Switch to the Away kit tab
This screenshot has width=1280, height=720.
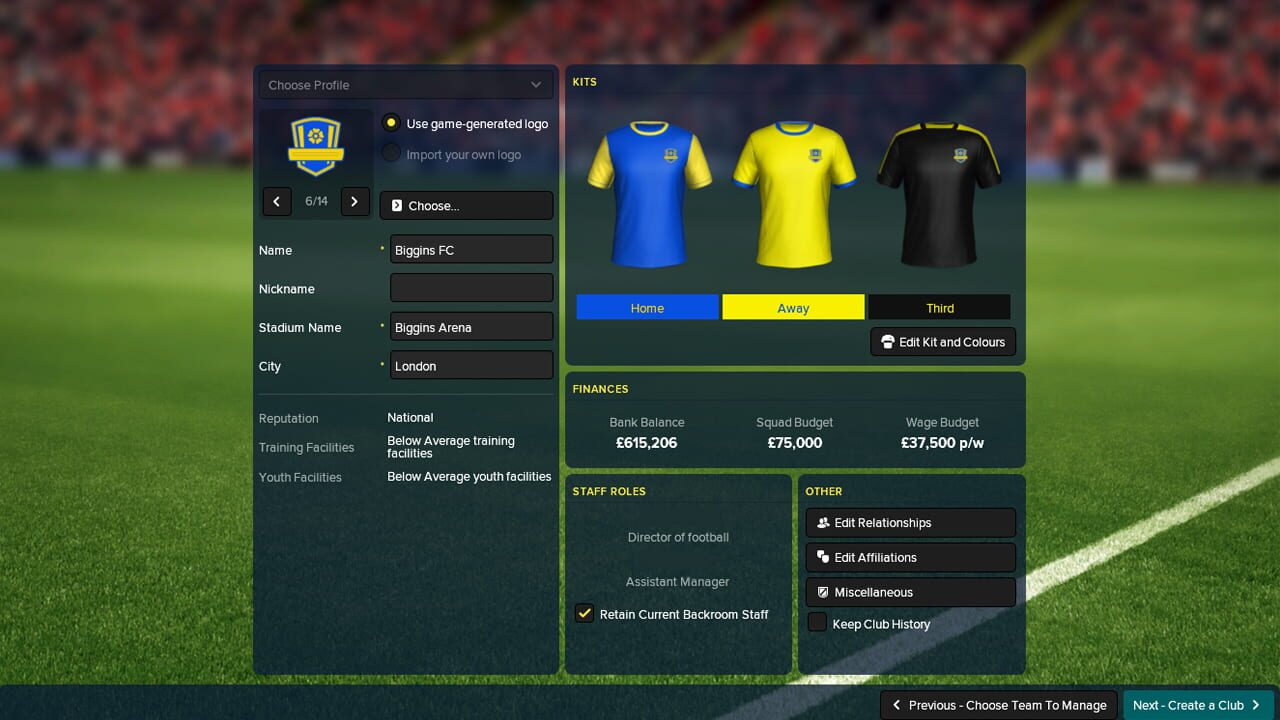click(x=793, y=307)
